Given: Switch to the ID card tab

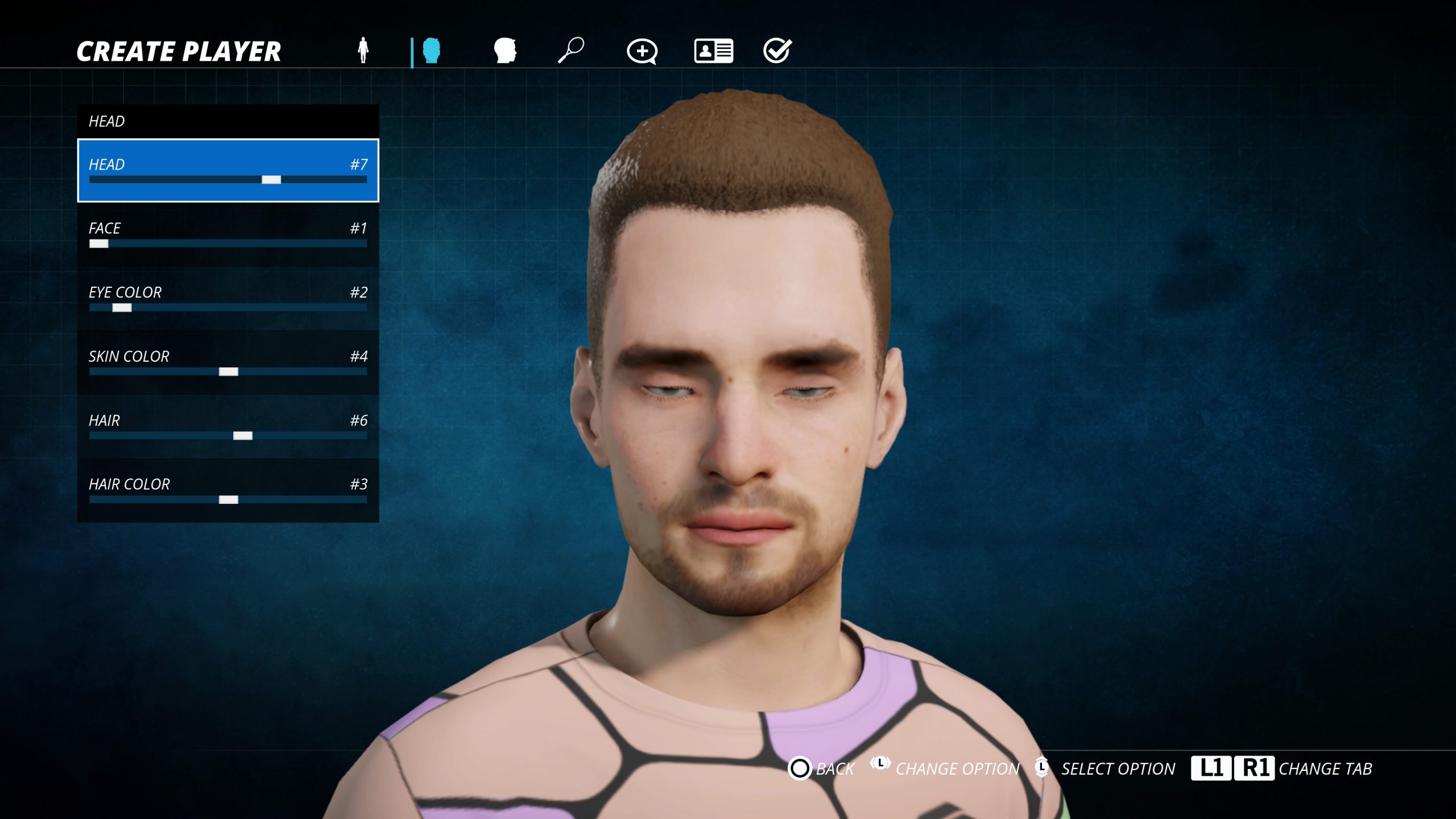Looking at the screenshot, I should tap(713, 51).
